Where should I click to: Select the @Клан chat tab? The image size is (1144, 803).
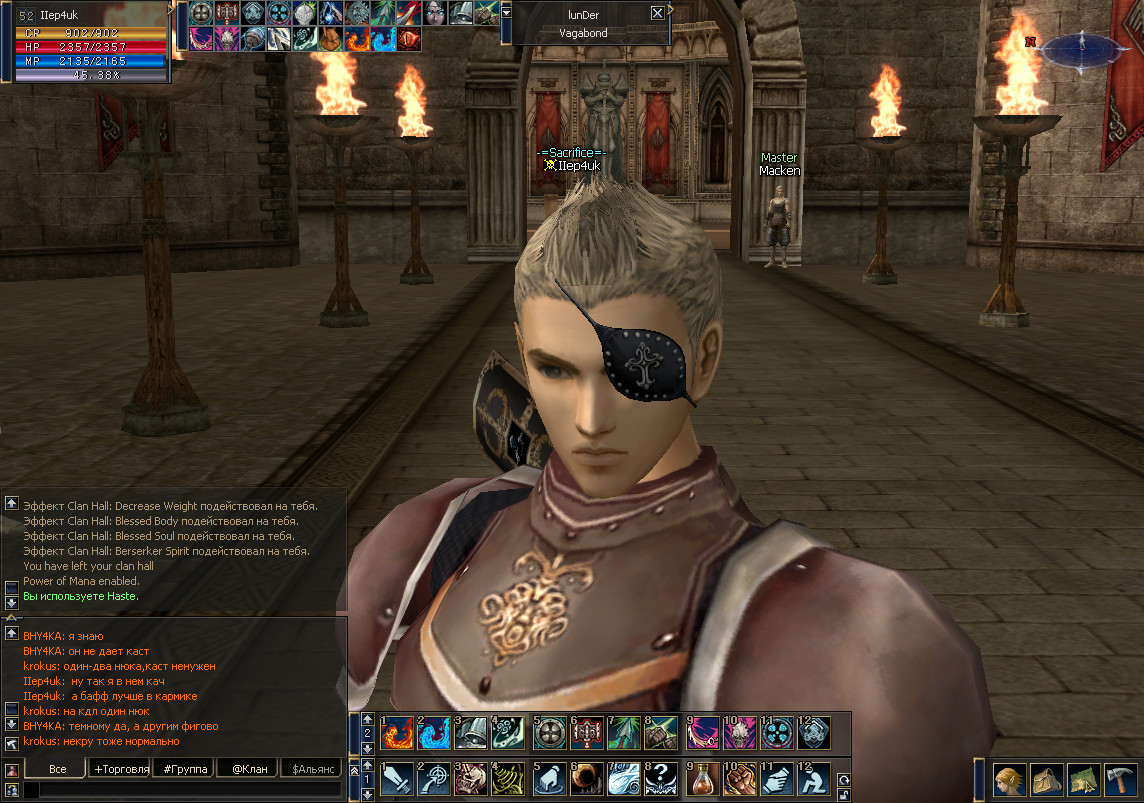(x=246, y=768)
